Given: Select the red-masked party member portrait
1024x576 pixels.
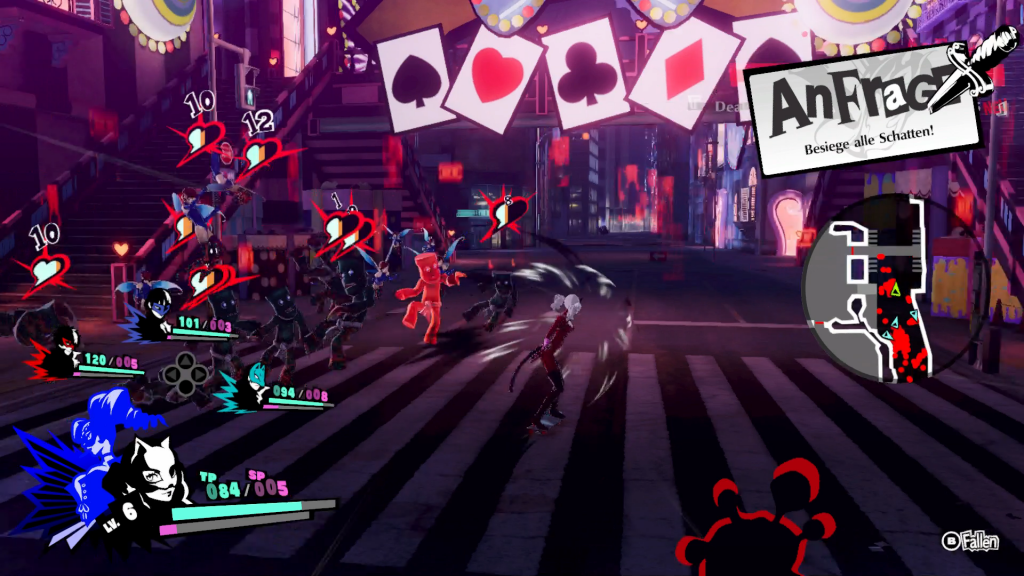Looking at the screenshot, I should 64,348.
